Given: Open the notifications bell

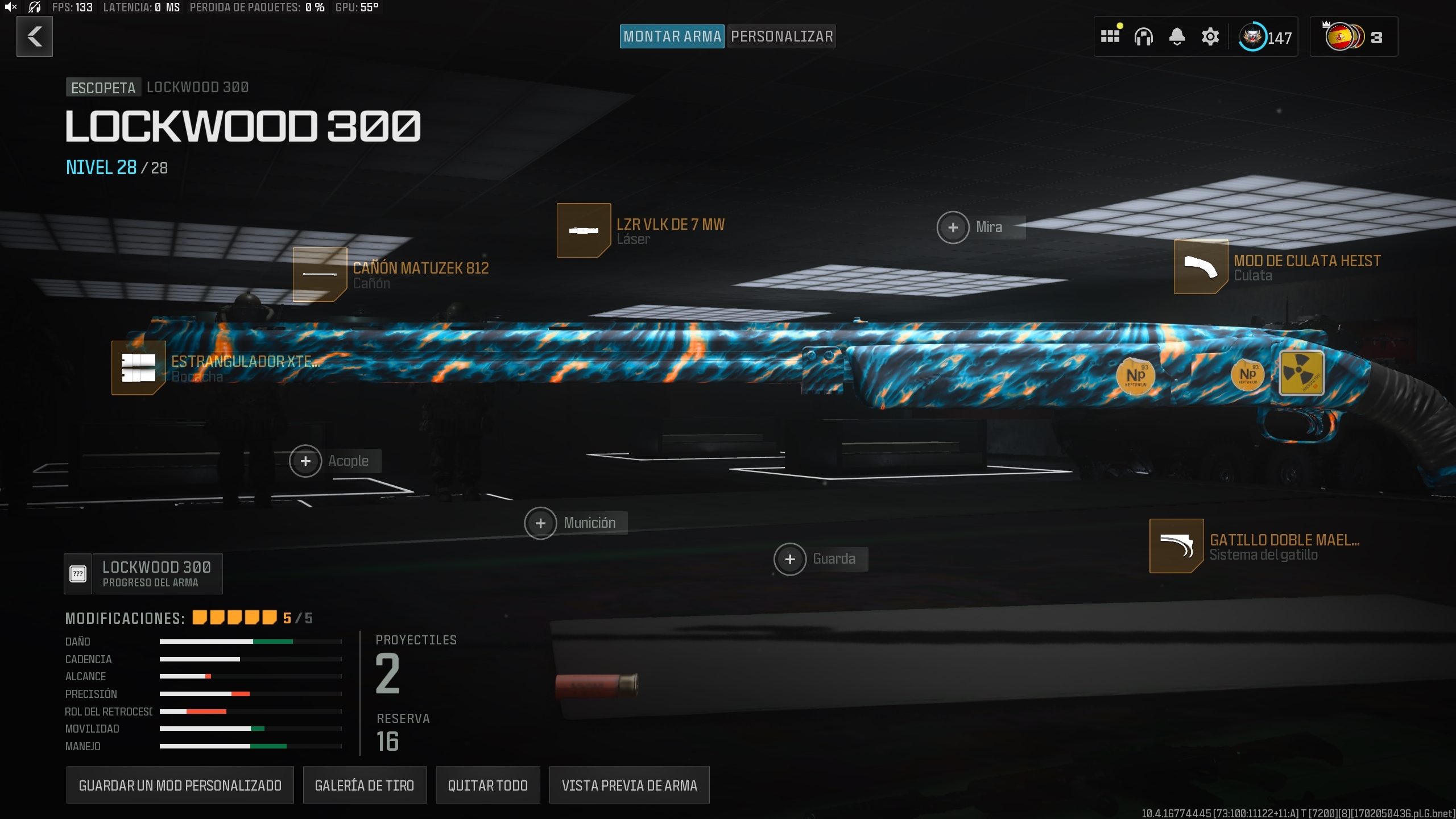Looking at the screenshot, I should (x=1177, y=36).
